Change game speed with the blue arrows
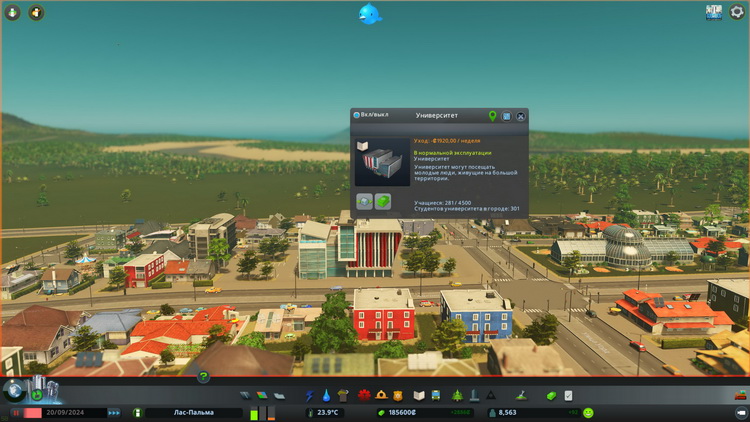 pyautogui.click(x=114, y=412)
